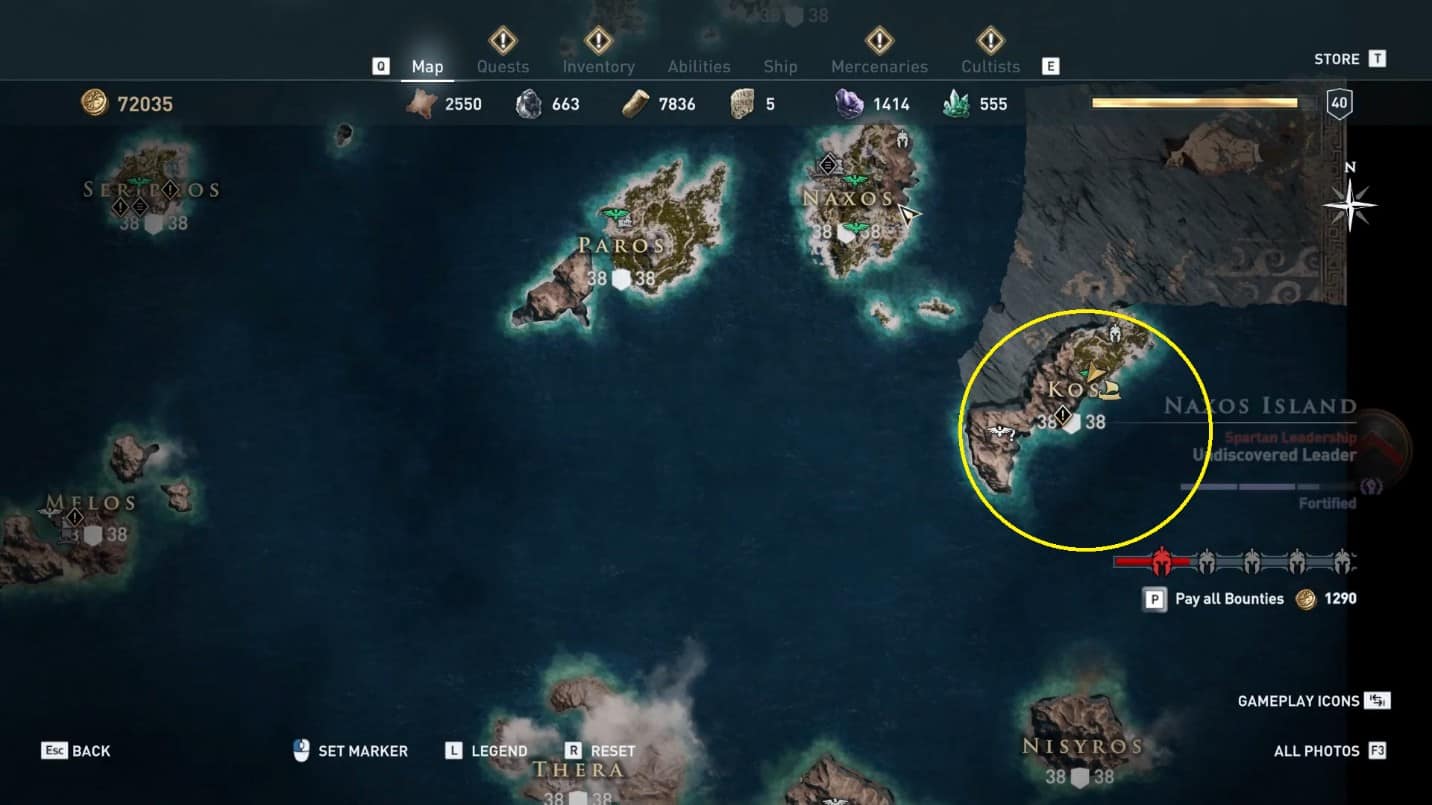Viewport: 1432px width, 805px height.
Task: Go to the Ship tab
Action: pyautogui.click(x=780, y=67)
